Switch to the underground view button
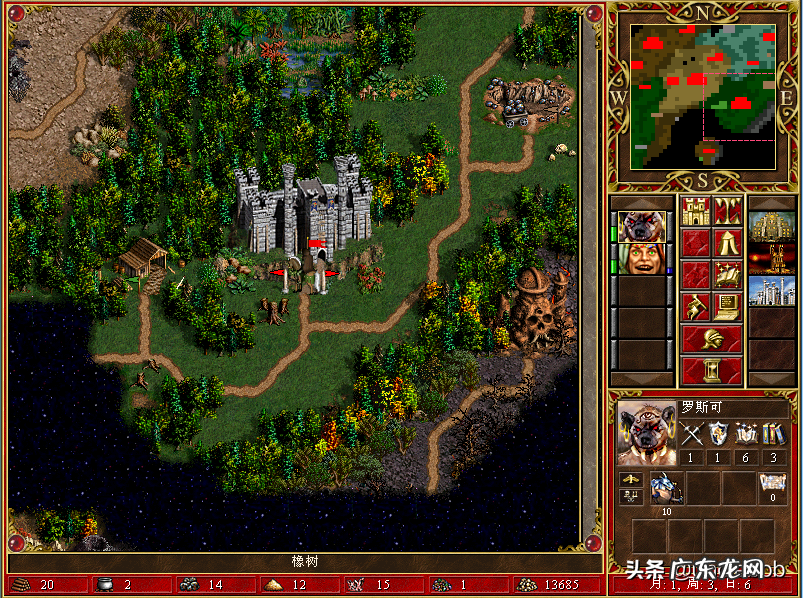The image size is (803, 598). tap(727, 210)
